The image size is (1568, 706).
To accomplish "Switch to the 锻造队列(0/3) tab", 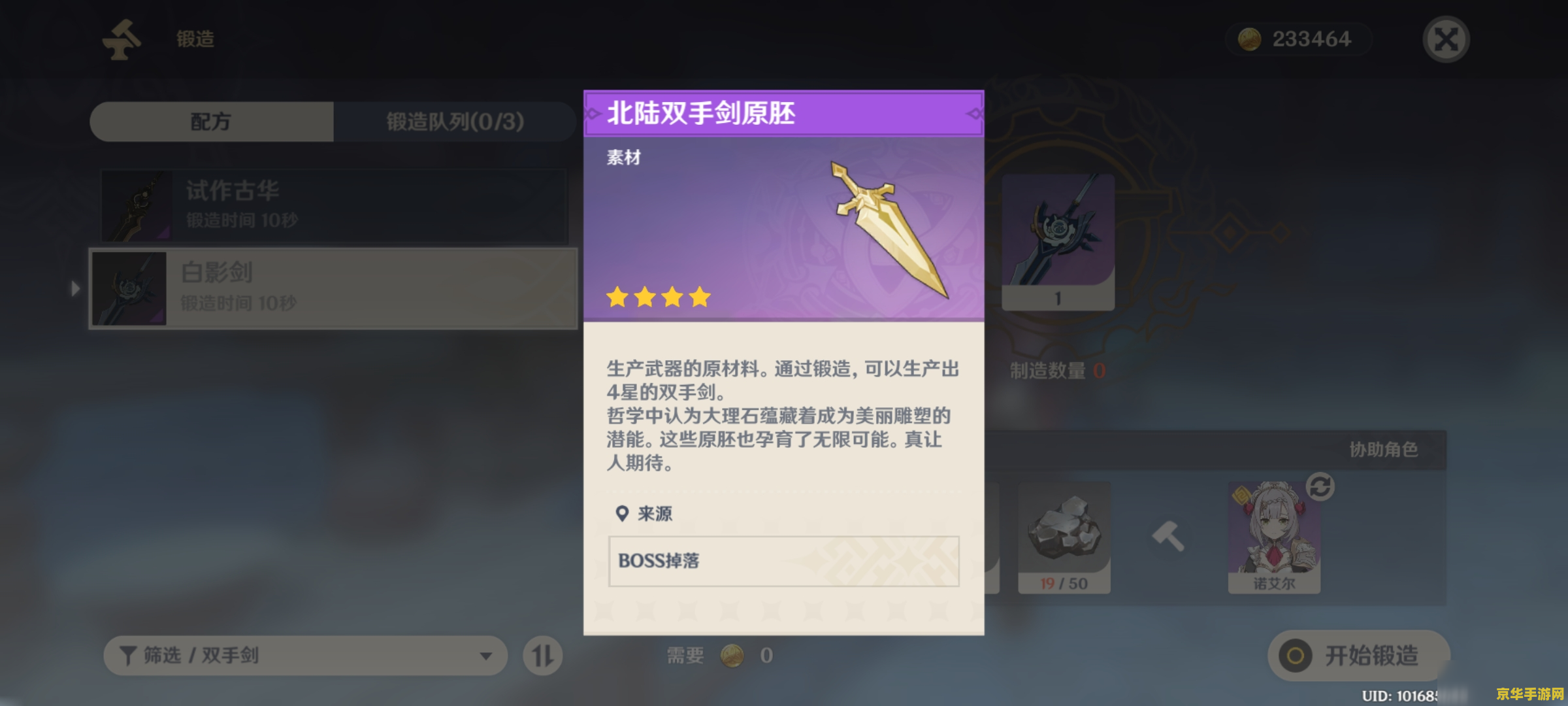I will (x=453, y=121).
